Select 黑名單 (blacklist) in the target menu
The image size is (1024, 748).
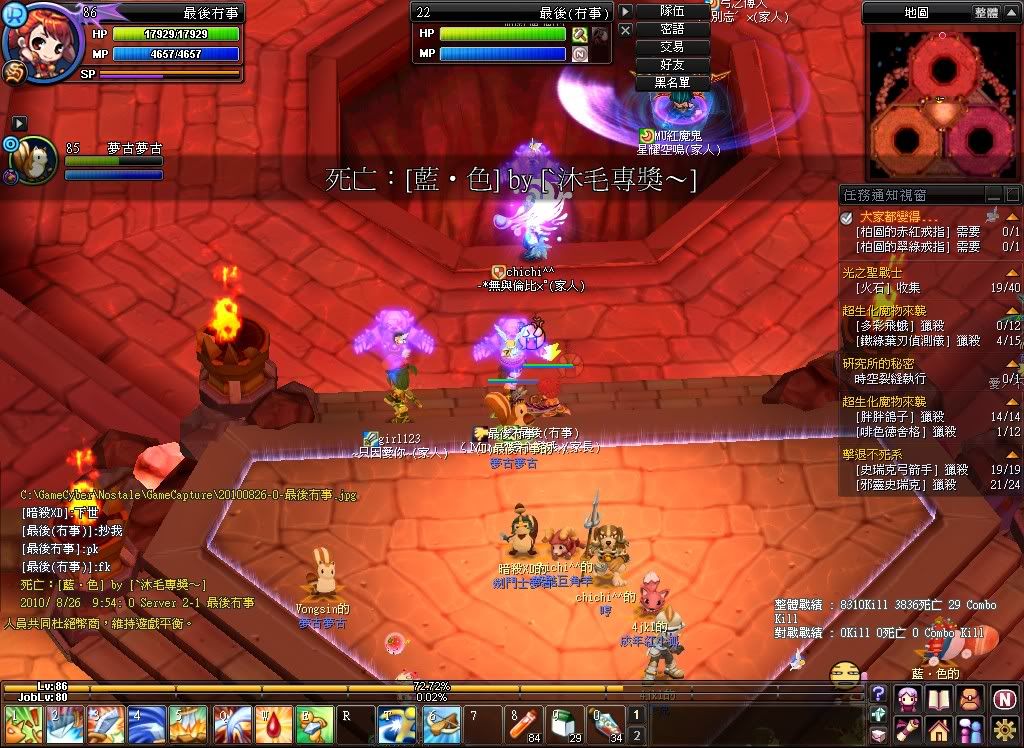(x=672, y=83)
